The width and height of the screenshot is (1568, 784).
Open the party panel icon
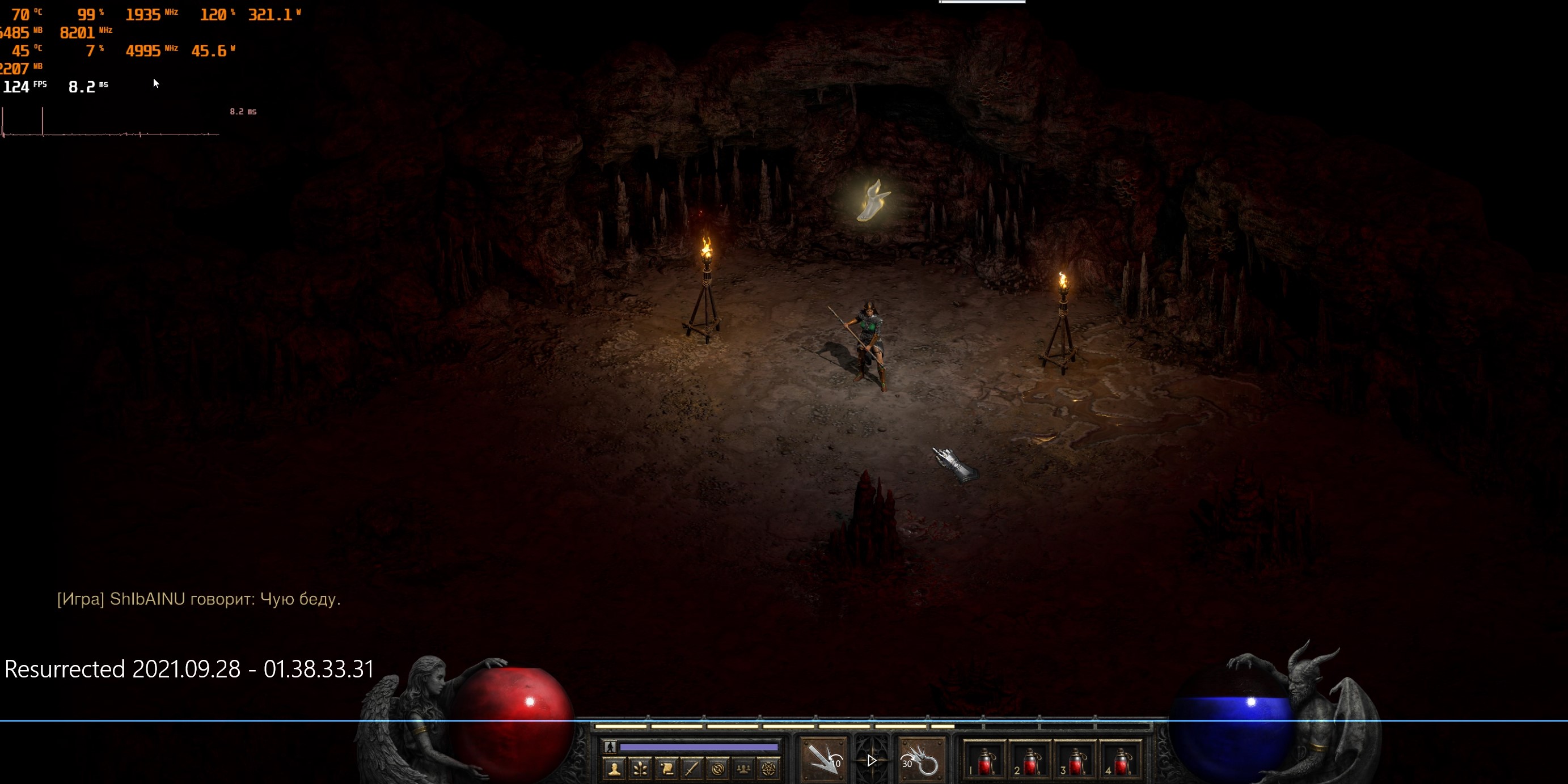click(743, 769)
